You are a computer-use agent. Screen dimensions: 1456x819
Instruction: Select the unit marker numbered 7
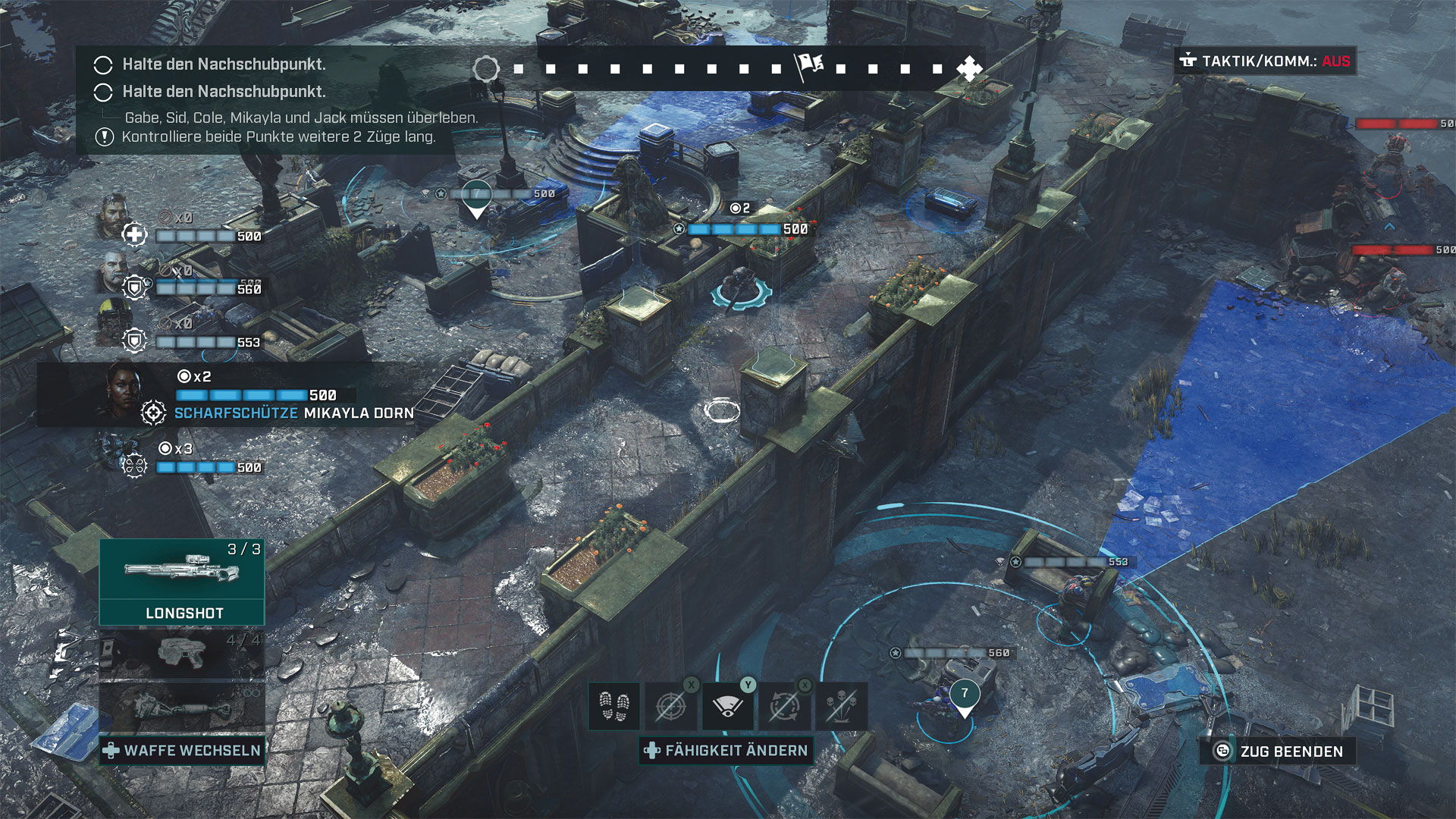[964, 694]
